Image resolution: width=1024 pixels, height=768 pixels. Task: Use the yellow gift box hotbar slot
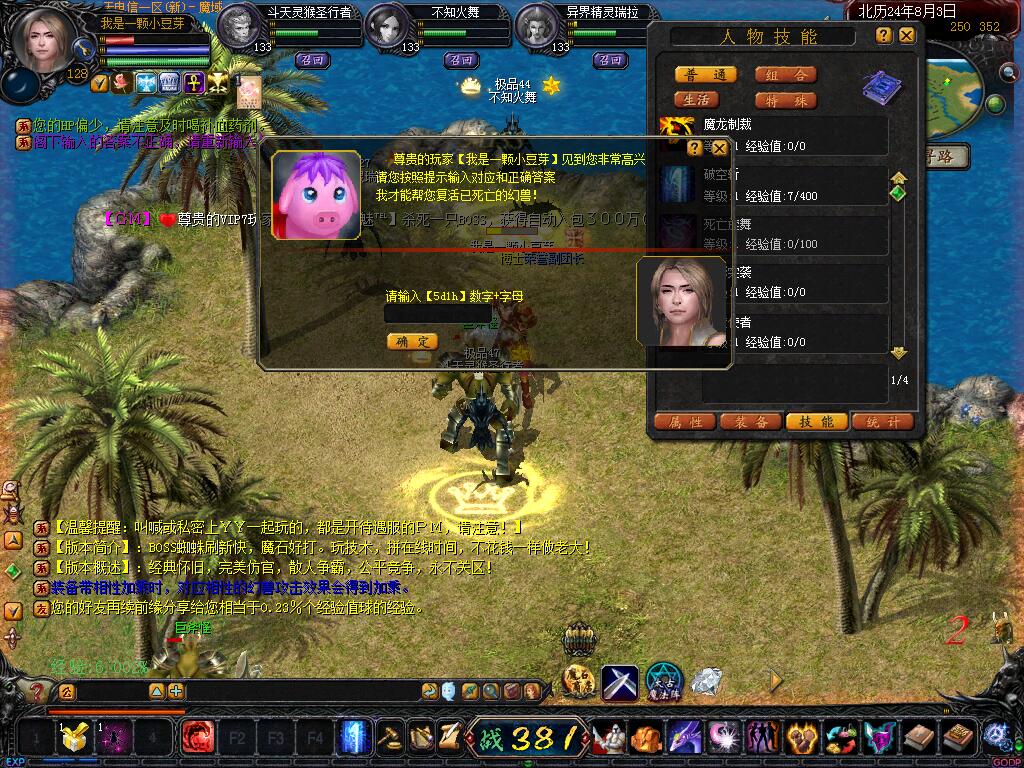click(x=73, y=738)
